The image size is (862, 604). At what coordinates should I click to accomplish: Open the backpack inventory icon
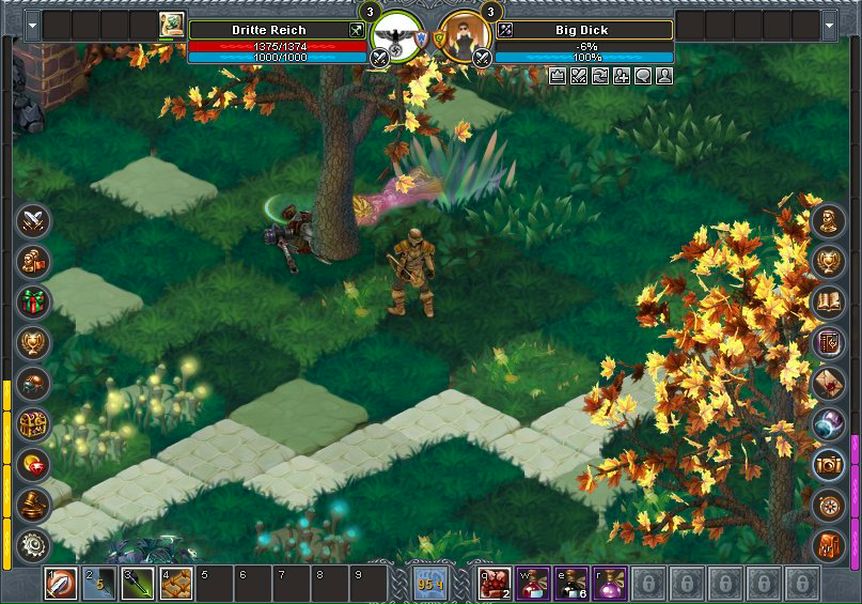[x=828, y=546]
